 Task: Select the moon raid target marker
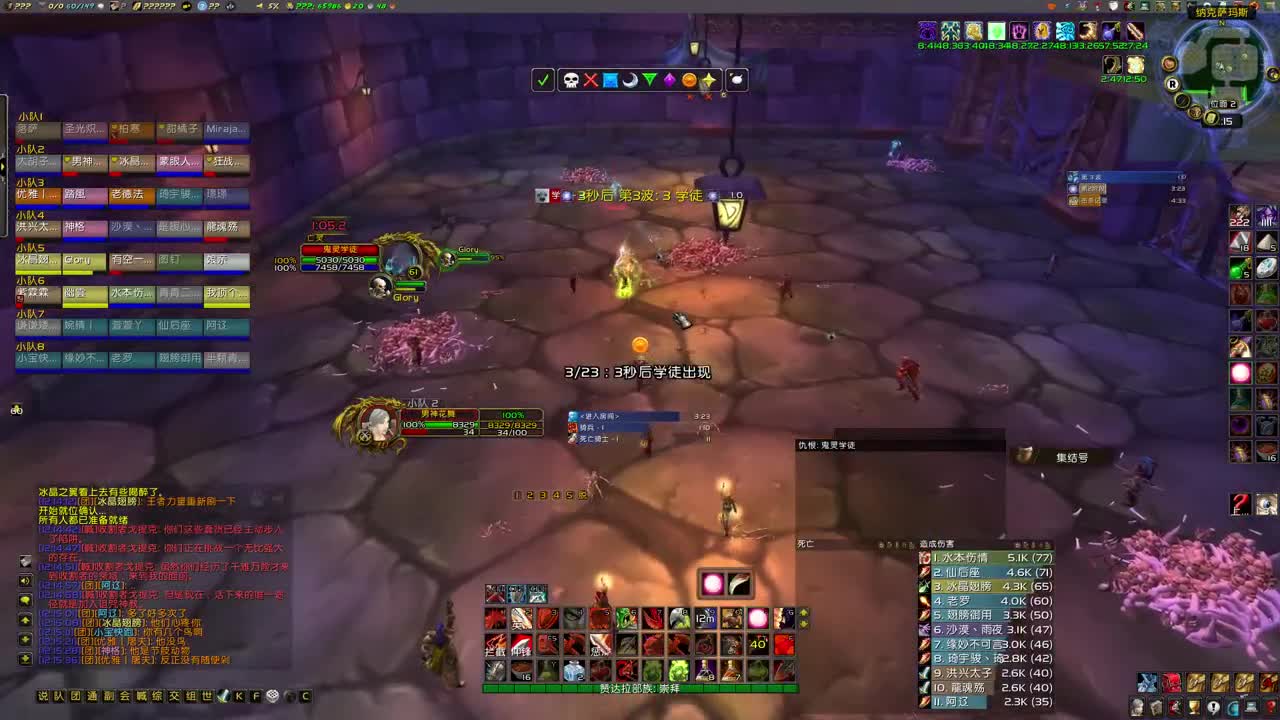[x=631, y=80]
